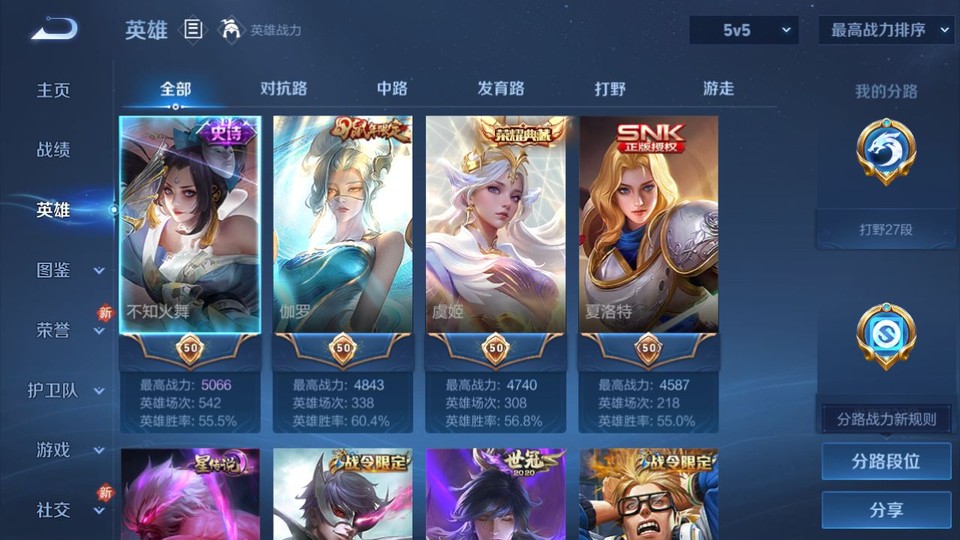The image size is (960, 540).
Task: Open the 最高战力排序 sort dropdown
Action: pyautogui.click(x=887, y=30)
